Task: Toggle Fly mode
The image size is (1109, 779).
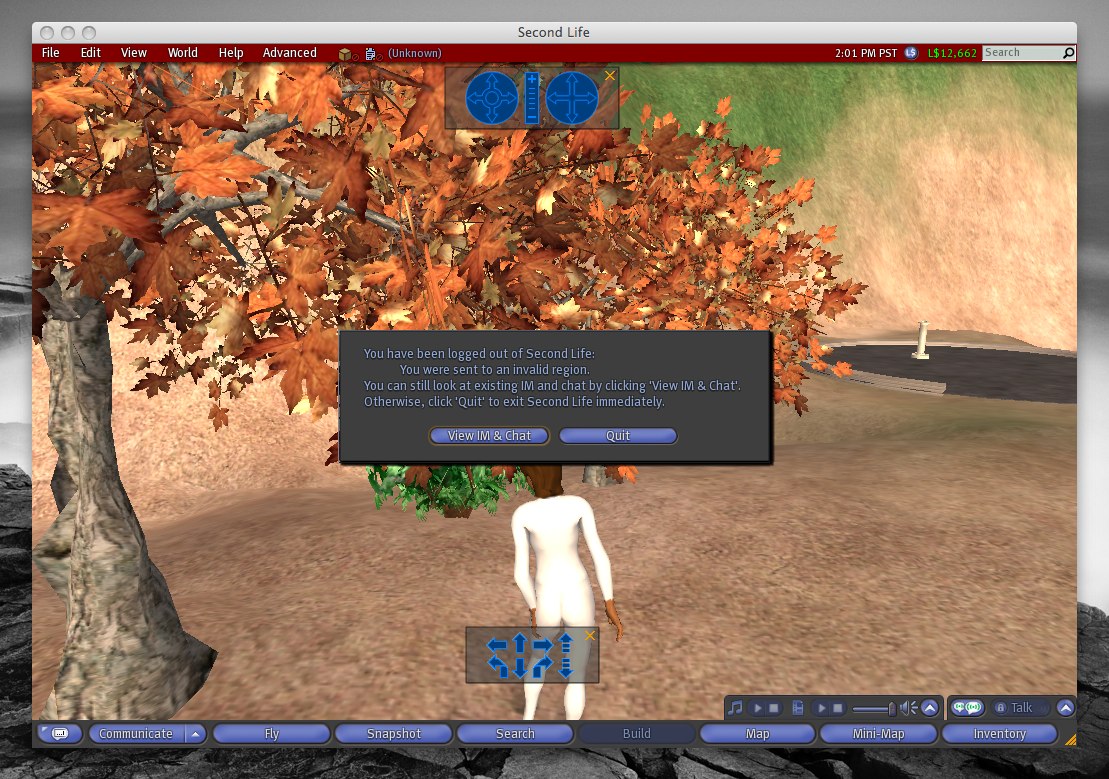Action: 271,734
